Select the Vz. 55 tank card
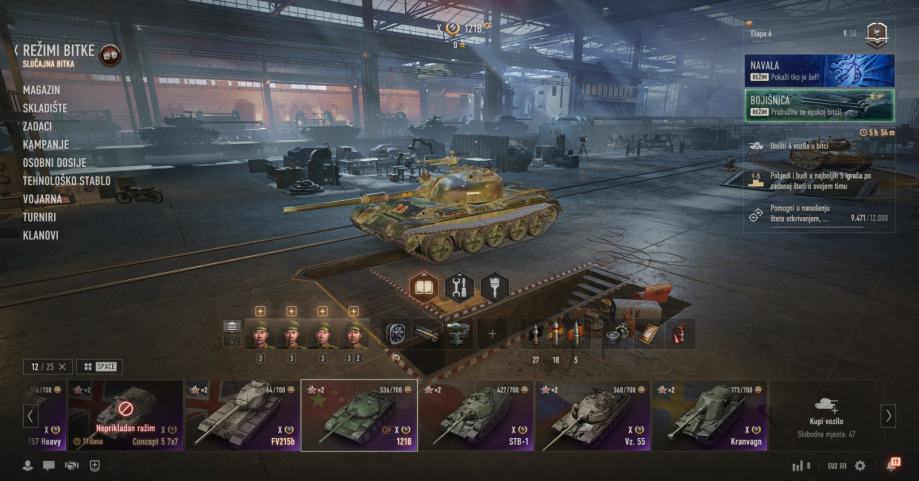919x481 pixels. pyautogui.click(x=593, y=415)
